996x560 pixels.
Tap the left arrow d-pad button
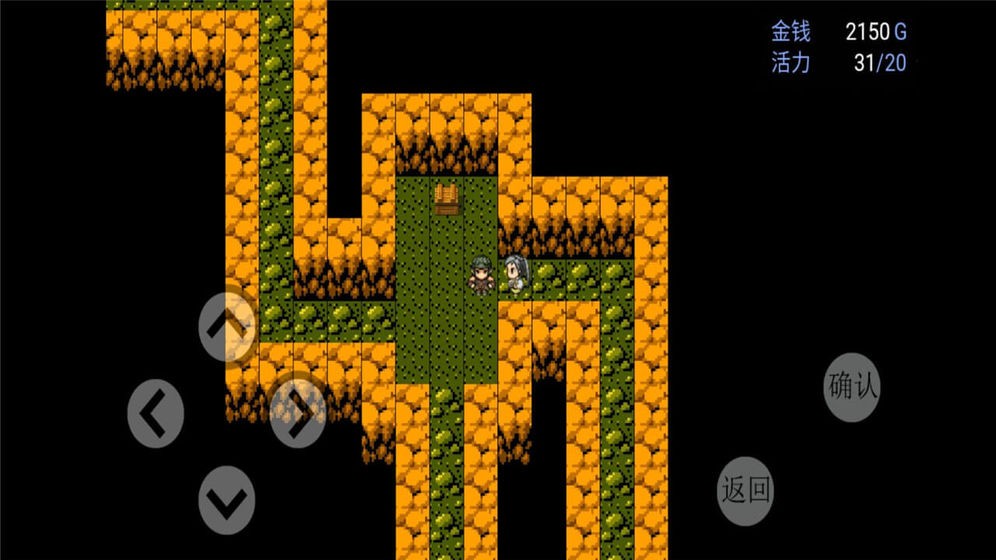pyautogui.click(x=155, y=411)
